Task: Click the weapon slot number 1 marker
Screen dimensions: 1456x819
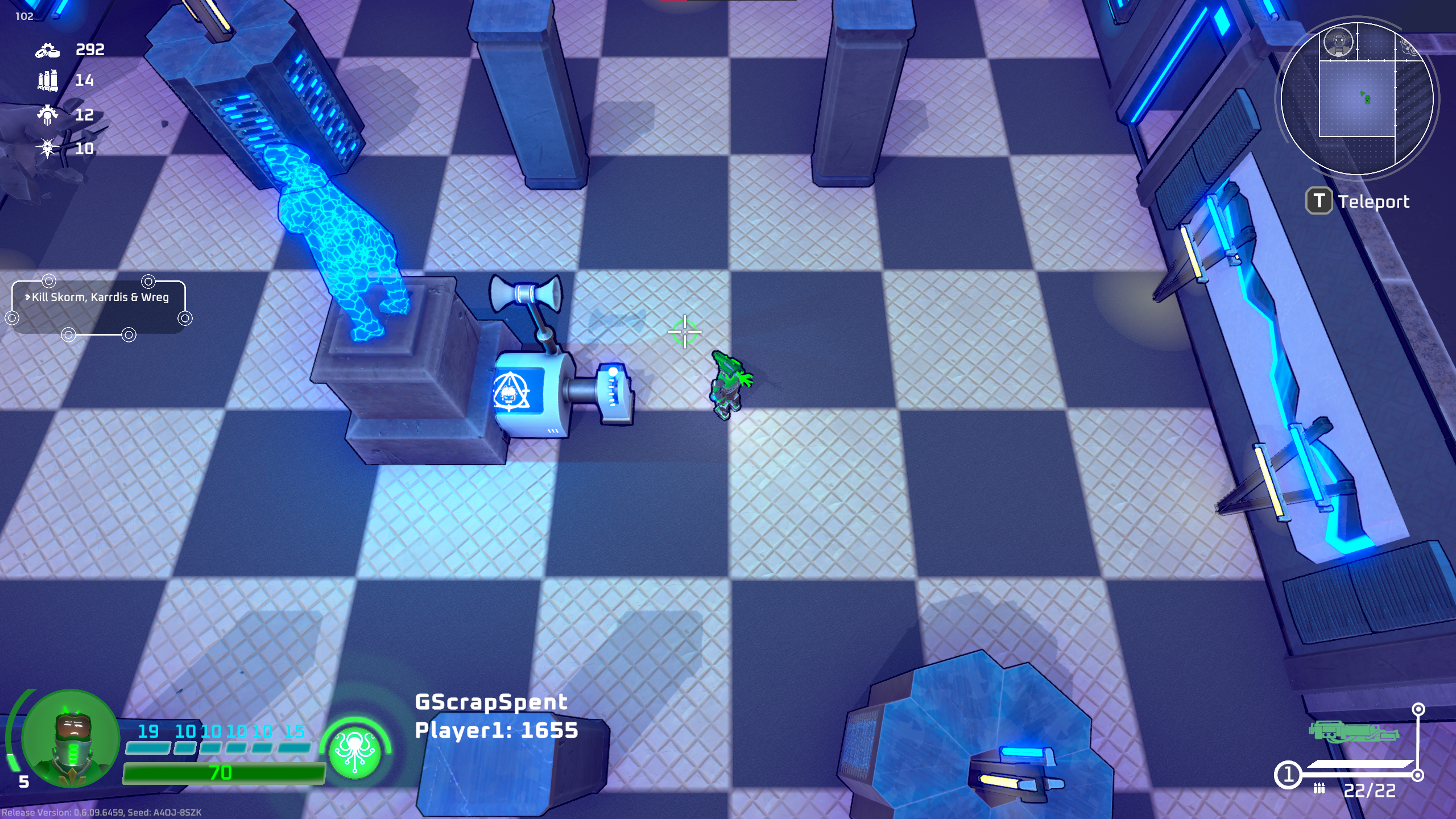Action: [x=1288, y=775]
